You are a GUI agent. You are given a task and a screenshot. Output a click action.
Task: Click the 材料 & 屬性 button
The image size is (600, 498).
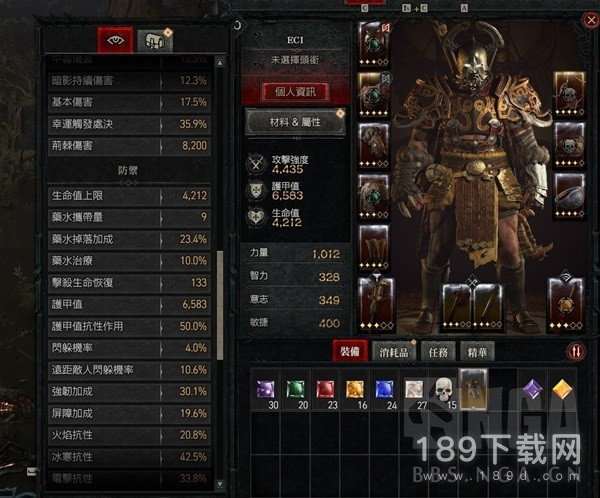coord(294,122)
